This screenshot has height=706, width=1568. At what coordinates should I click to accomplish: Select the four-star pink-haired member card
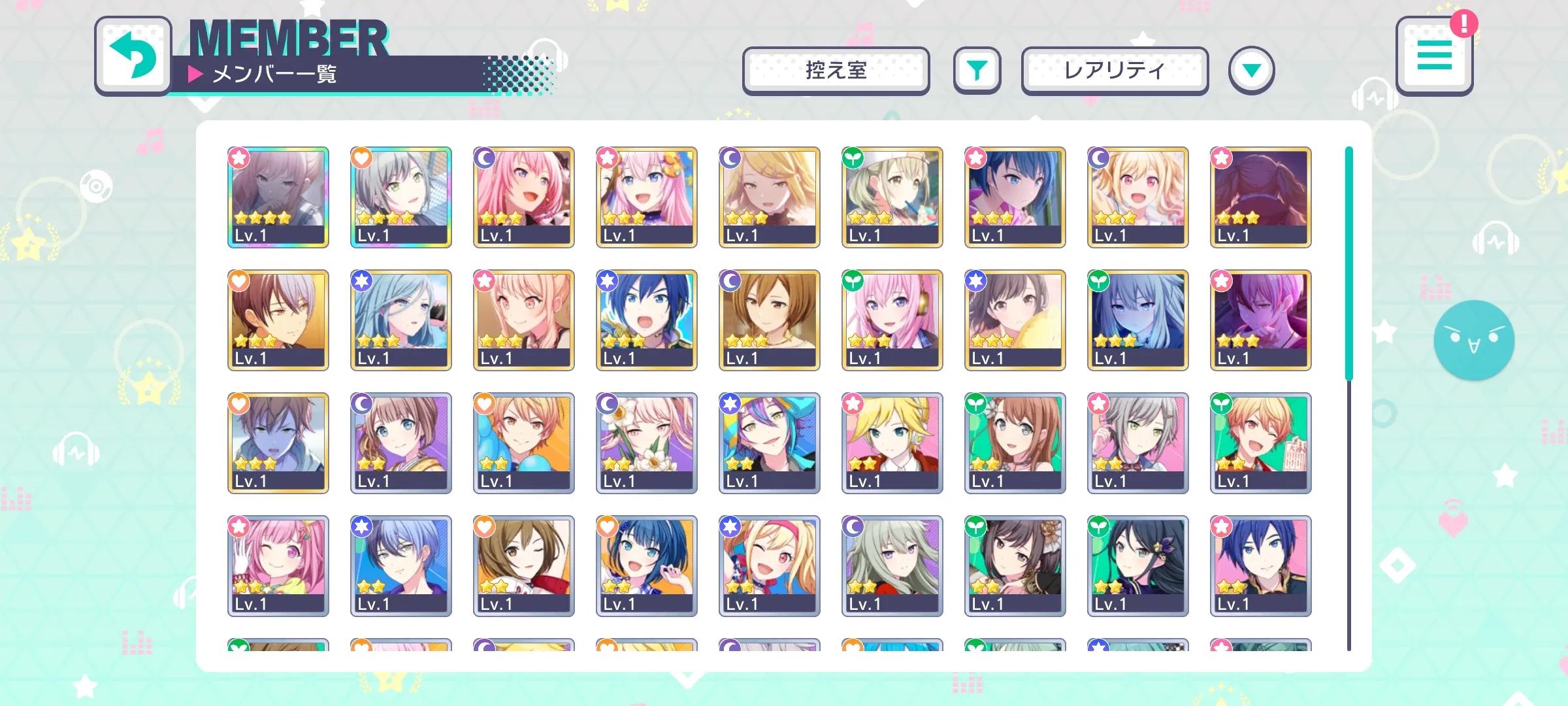pyautogui.click(x=278, y=197)
